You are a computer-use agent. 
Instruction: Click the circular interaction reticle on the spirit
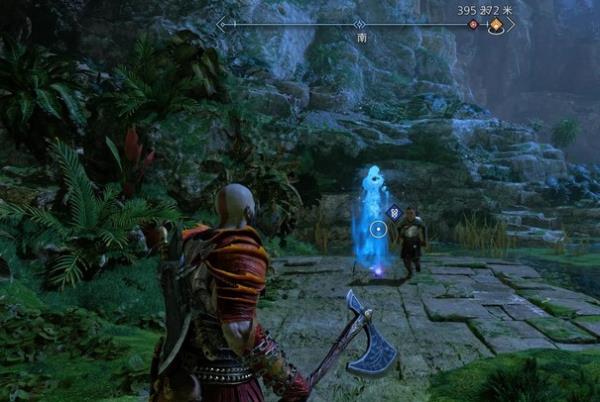(378, 229)
